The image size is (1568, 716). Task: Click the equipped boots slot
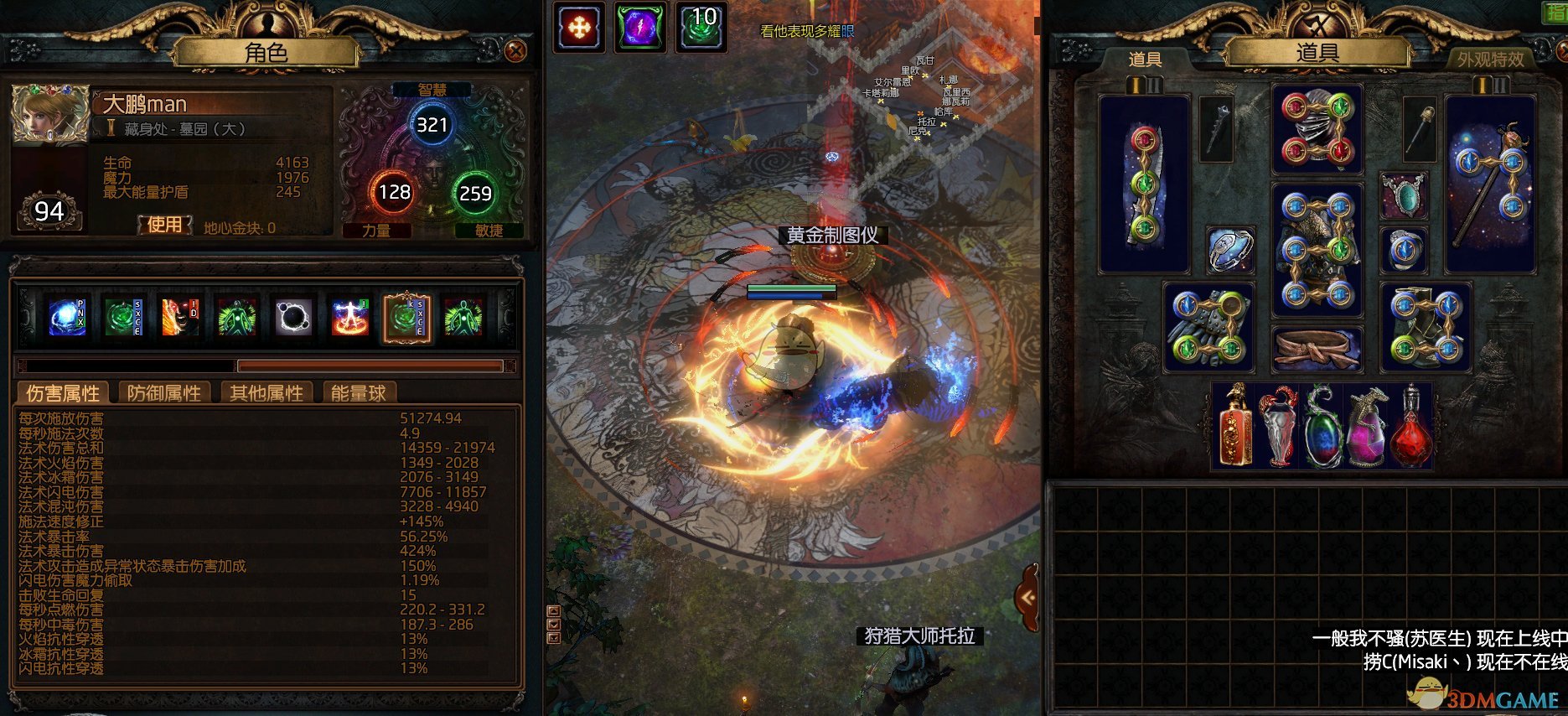[x=1426, y=327]
